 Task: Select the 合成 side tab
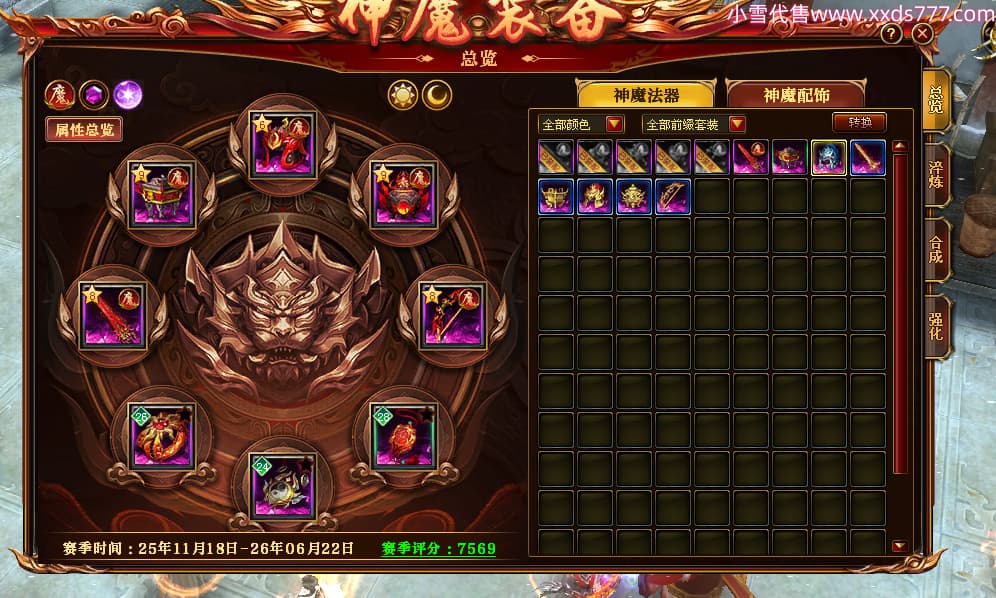coord(936,250)
